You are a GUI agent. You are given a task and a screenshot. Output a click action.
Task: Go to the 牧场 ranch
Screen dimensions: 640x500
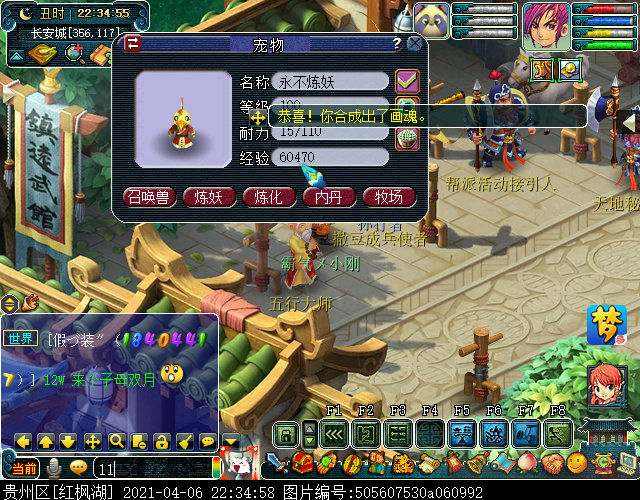(388, 196)
